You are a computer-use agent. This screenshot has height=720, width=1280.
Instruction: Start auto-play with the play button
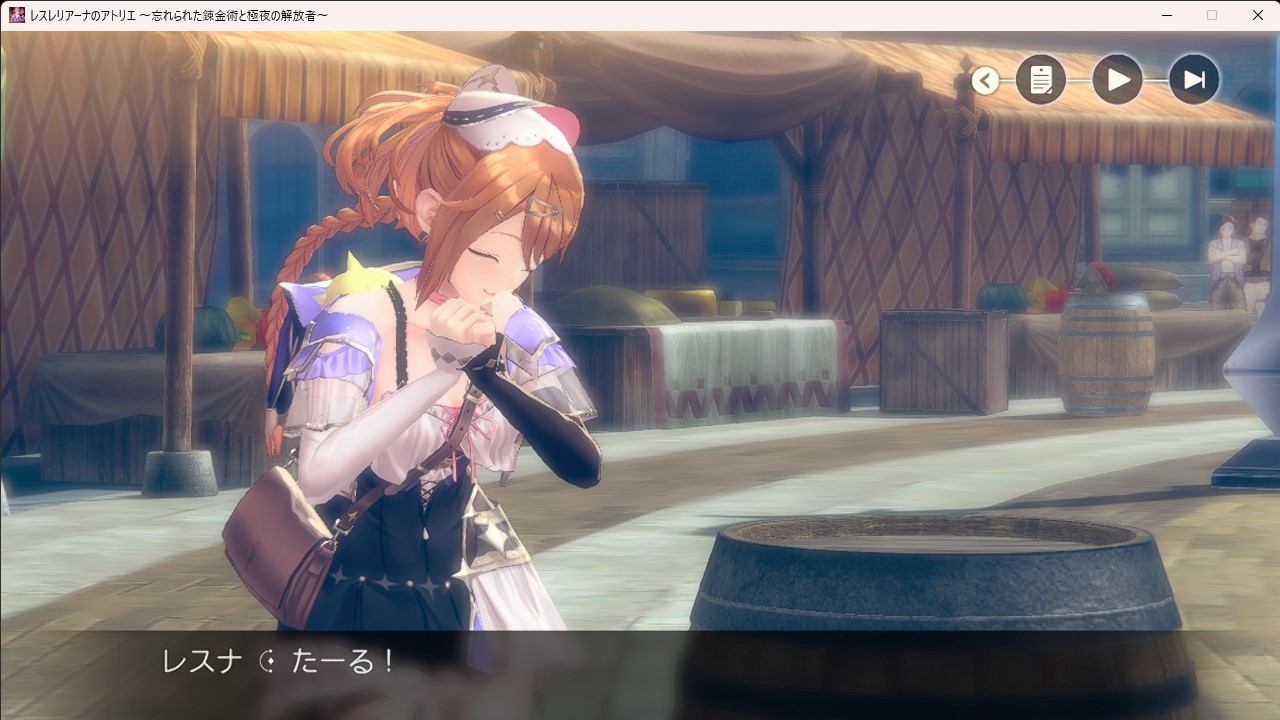click(1117, 80)
